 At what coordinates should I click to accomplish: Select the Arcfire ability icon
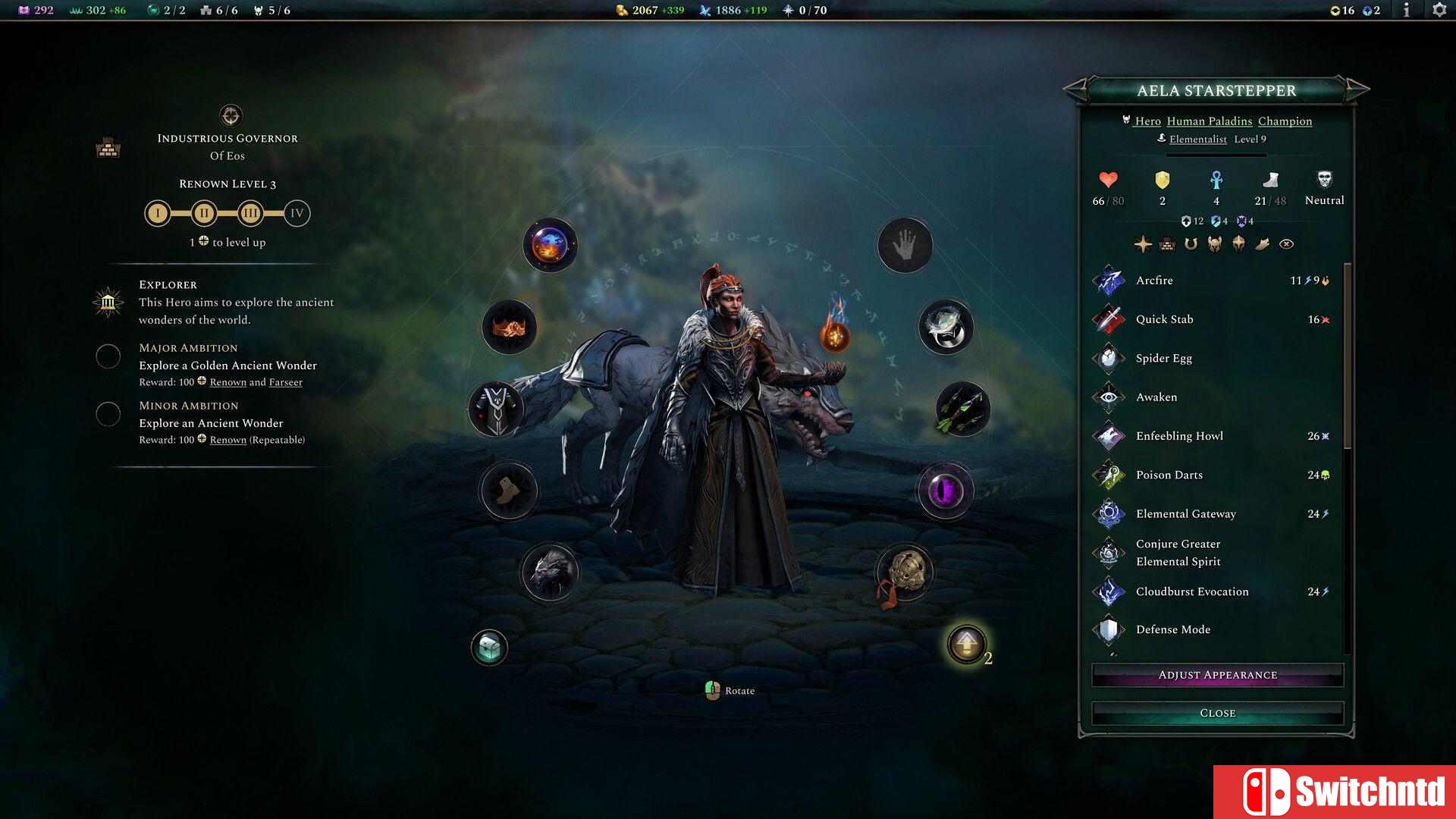(1109, 280)
